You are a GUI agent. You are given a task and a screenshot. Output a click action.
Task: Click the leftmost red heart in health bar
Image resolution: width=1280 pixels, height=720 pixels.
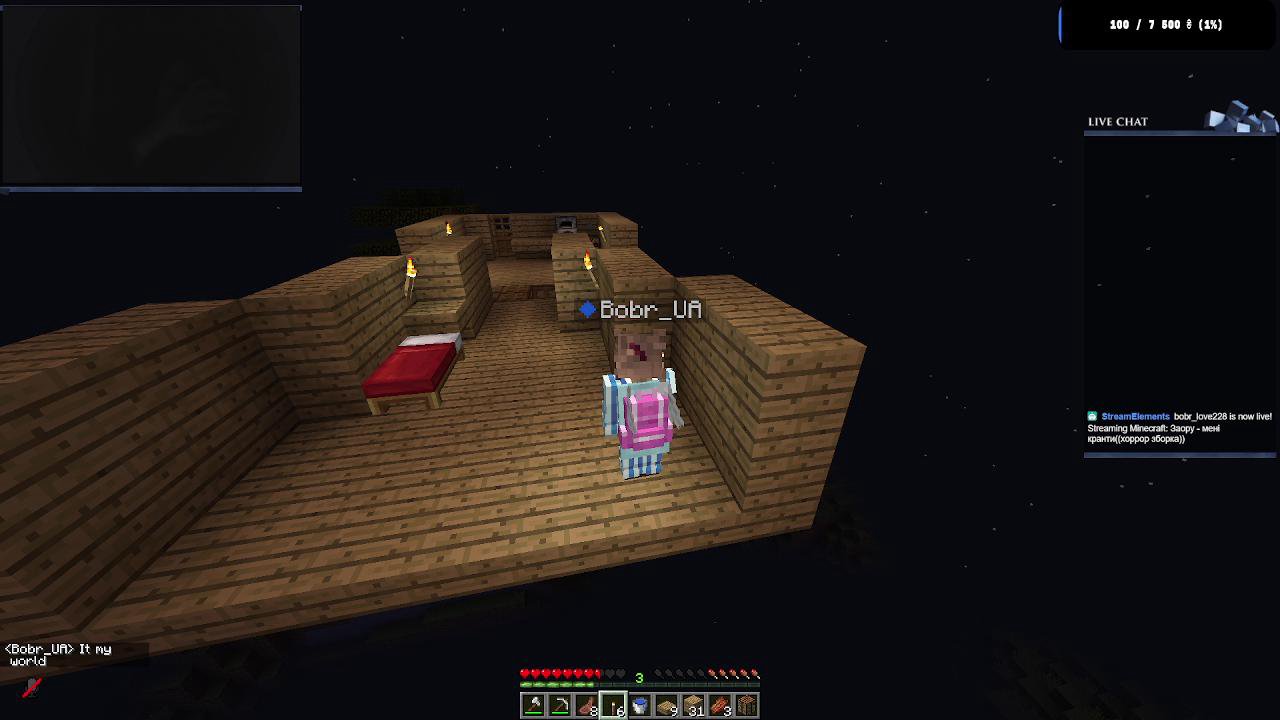[524, 672]
